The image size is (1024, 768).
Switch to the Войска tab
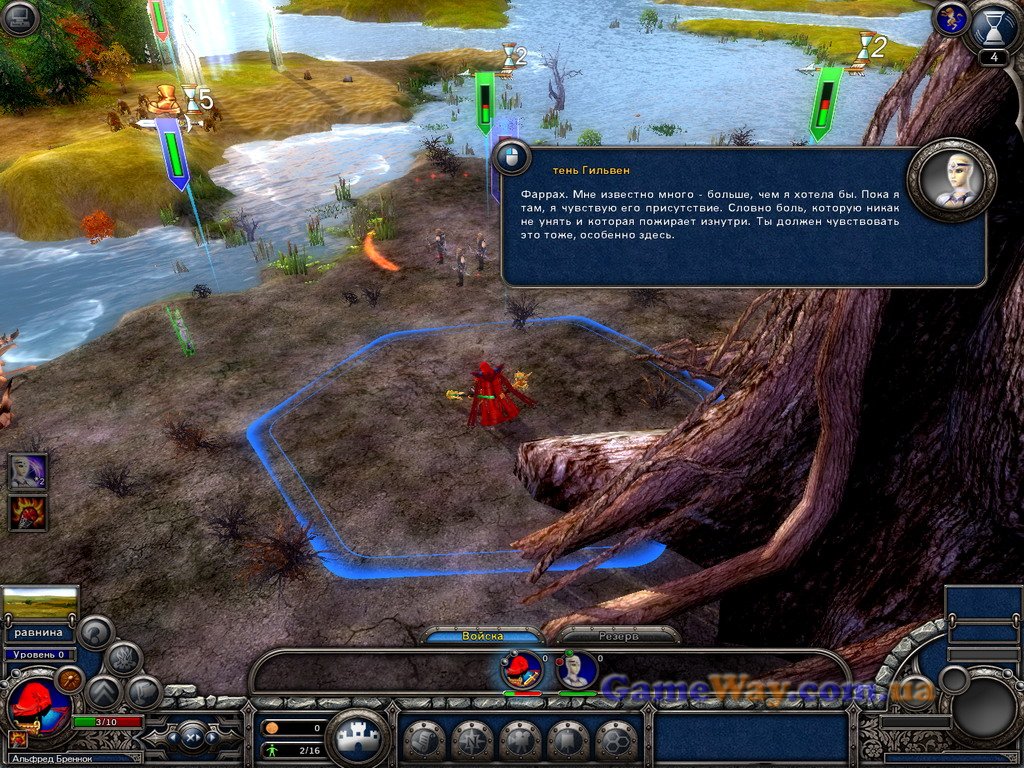tap(483, 635)
